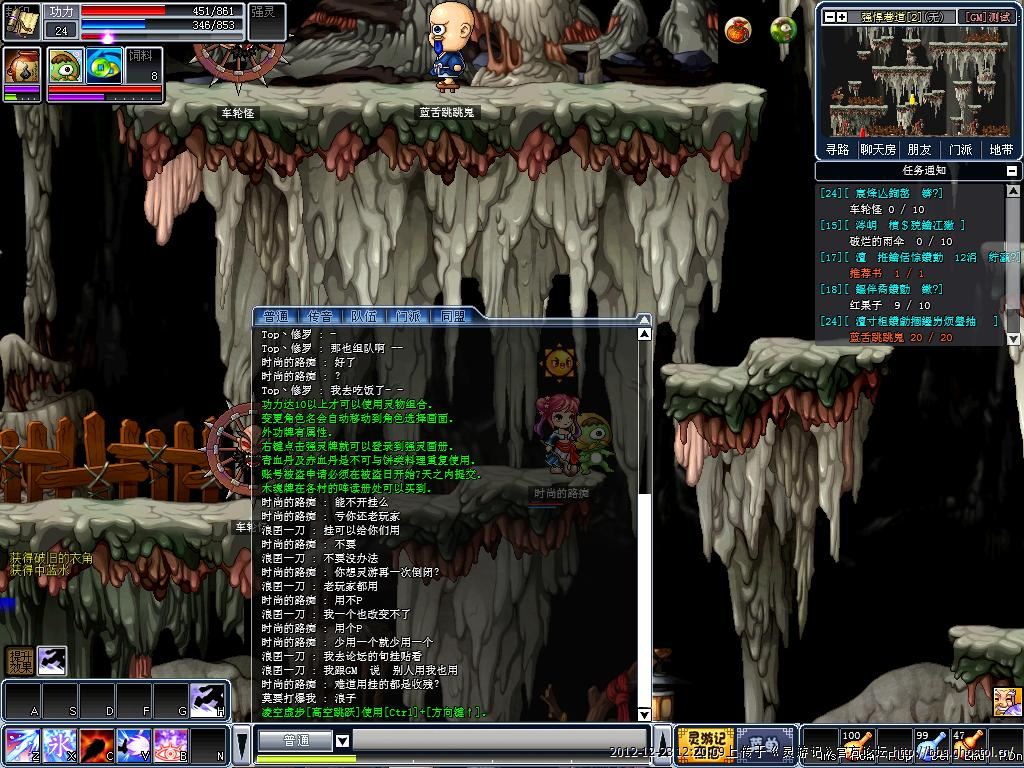Activate the red eye skill on B

171,746
